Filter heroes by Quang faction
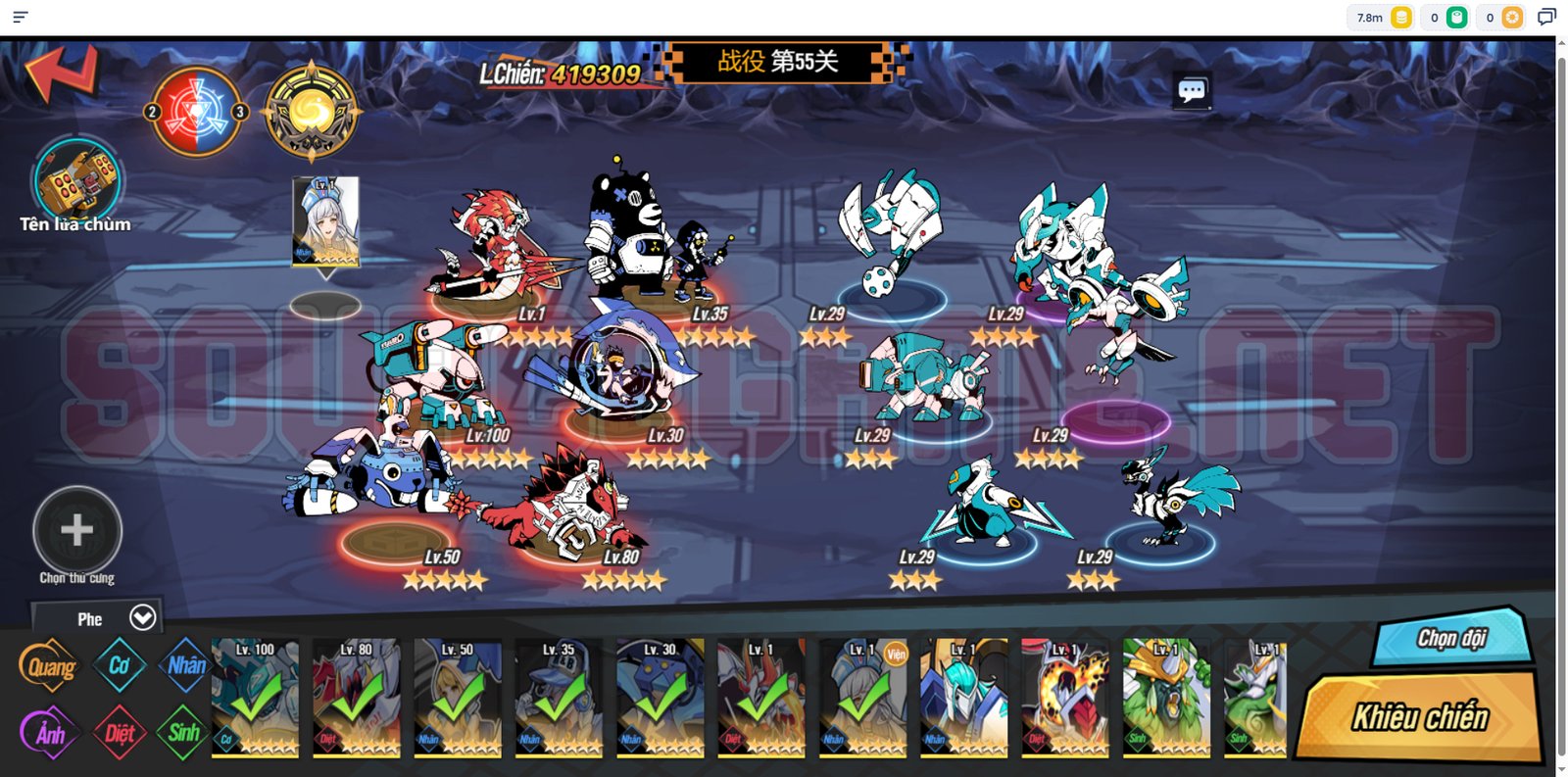Screen dimensions: 1568x777 tap(49, 666)
